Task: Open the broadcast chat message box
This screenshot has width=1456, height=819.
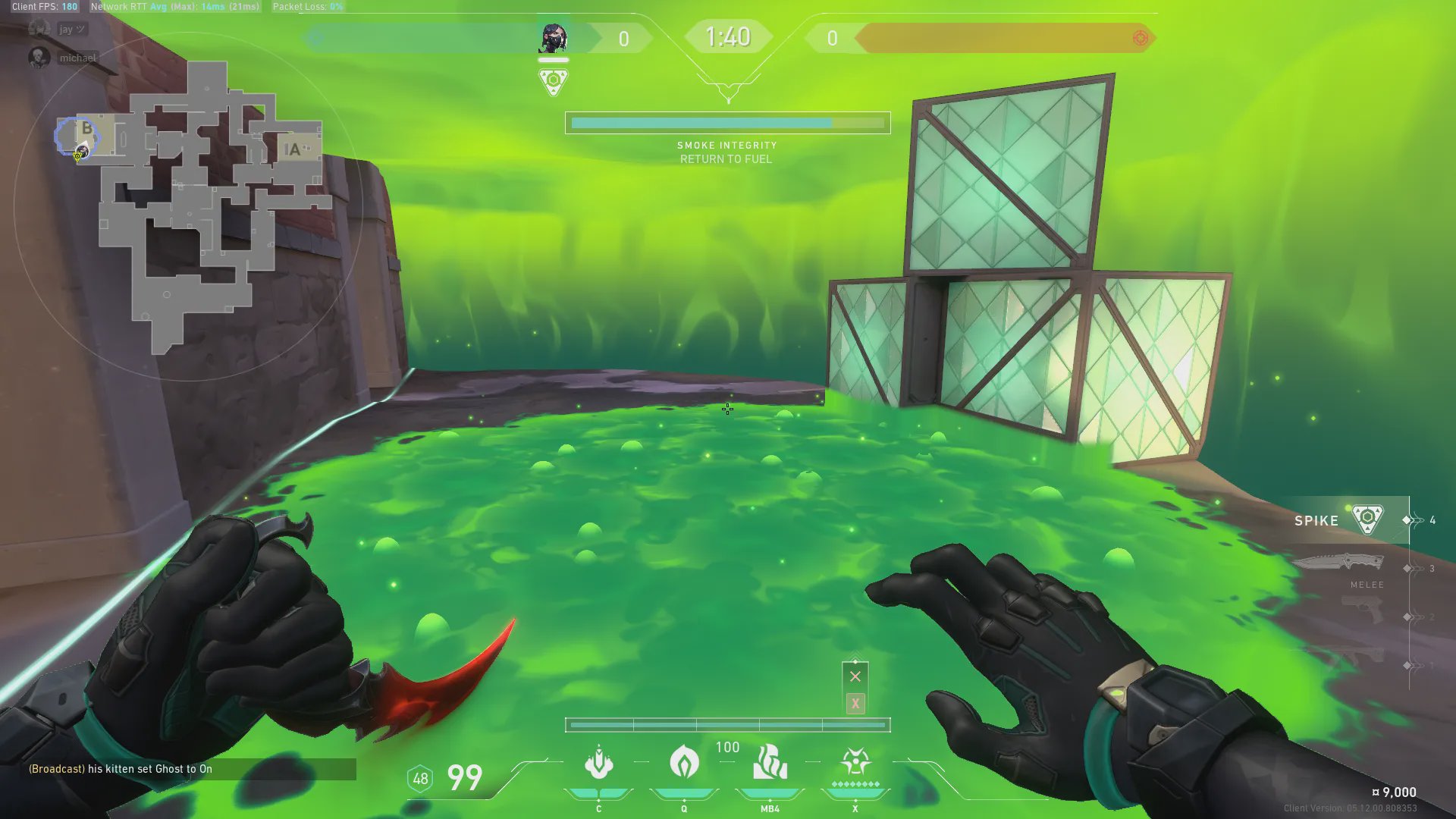Action: click(190, 769)
